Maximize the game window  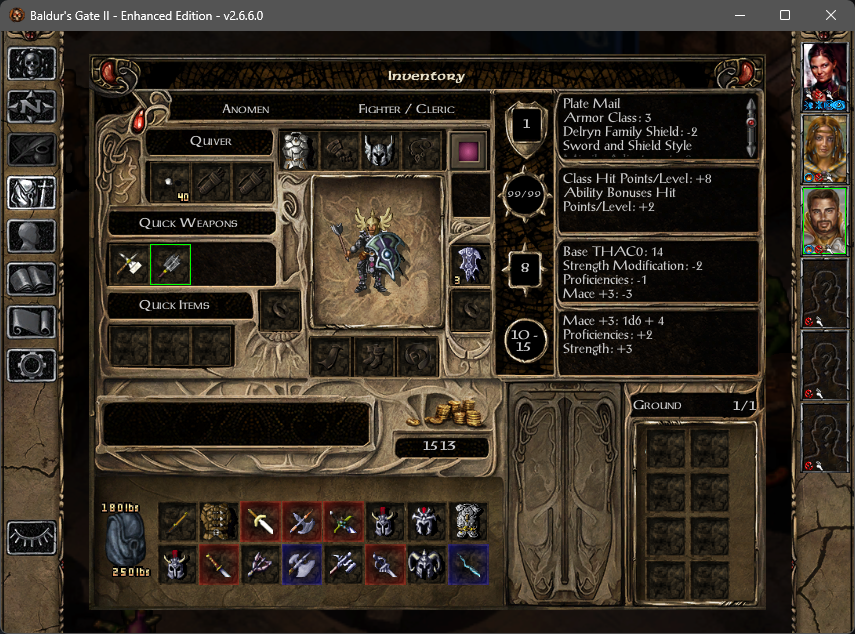coord(785,15)
